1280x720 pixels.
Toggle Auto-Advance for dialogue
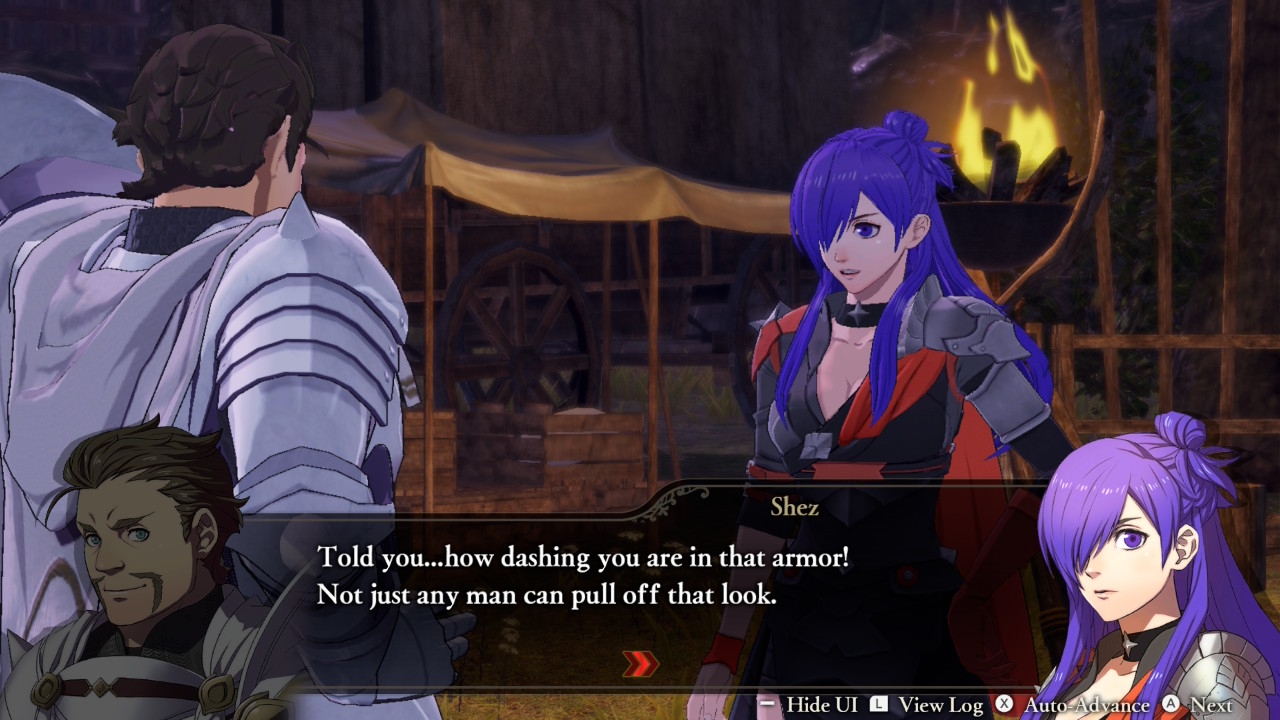tap(1073, 705)
